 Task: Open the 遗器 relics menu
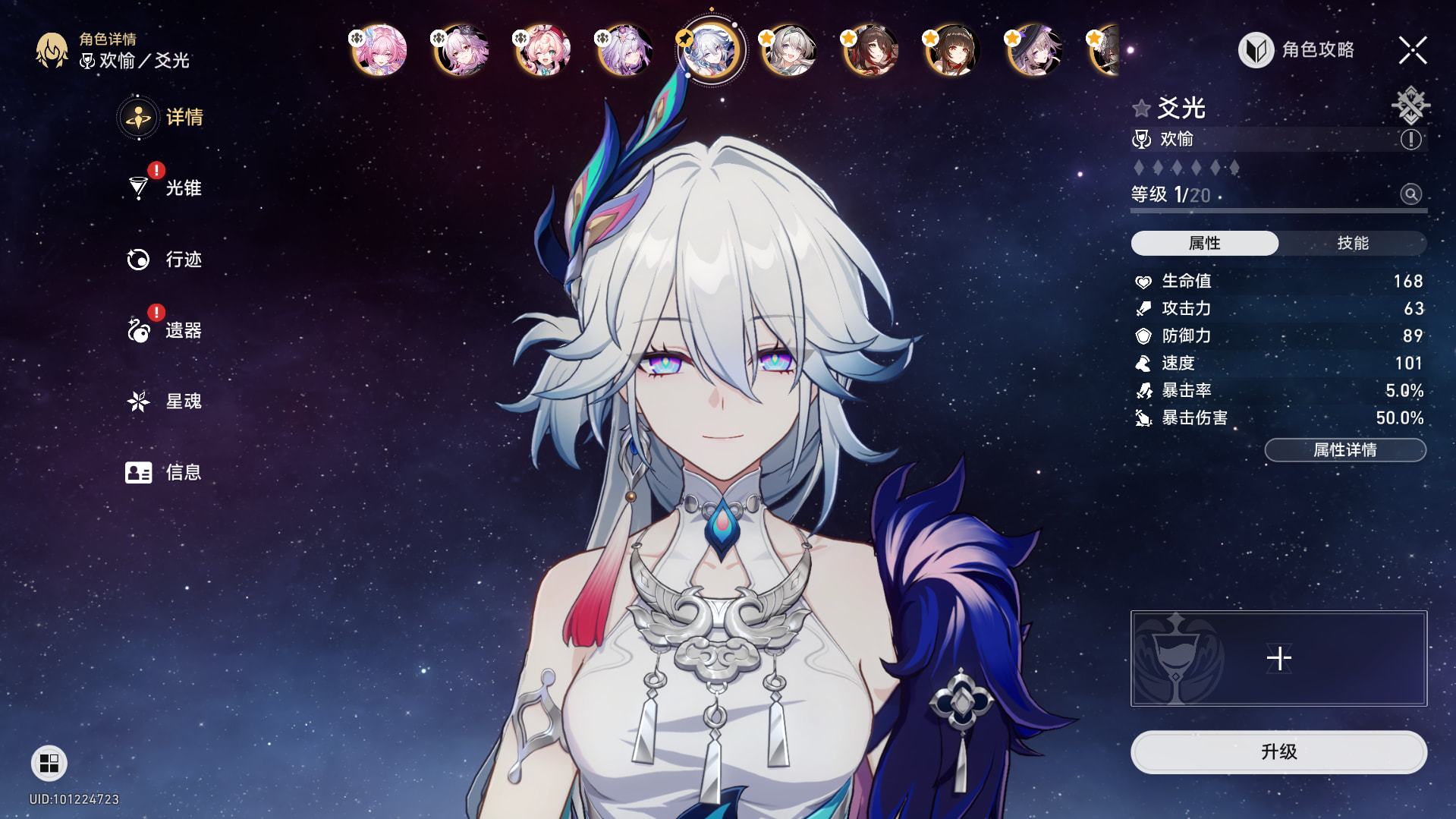165,331
